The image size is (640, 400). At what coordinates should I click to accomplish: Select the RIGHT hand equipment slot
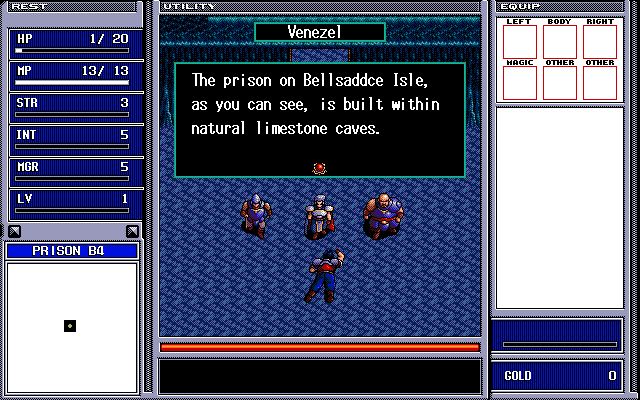600,40
